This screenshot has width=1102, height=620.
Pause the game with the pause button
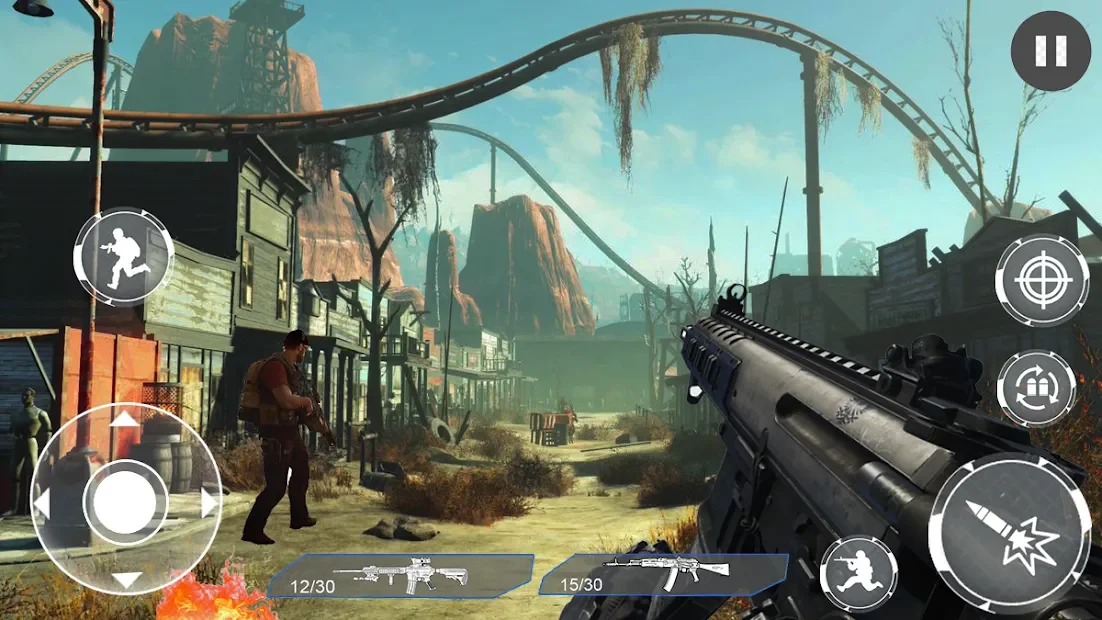pos(1050,51)
